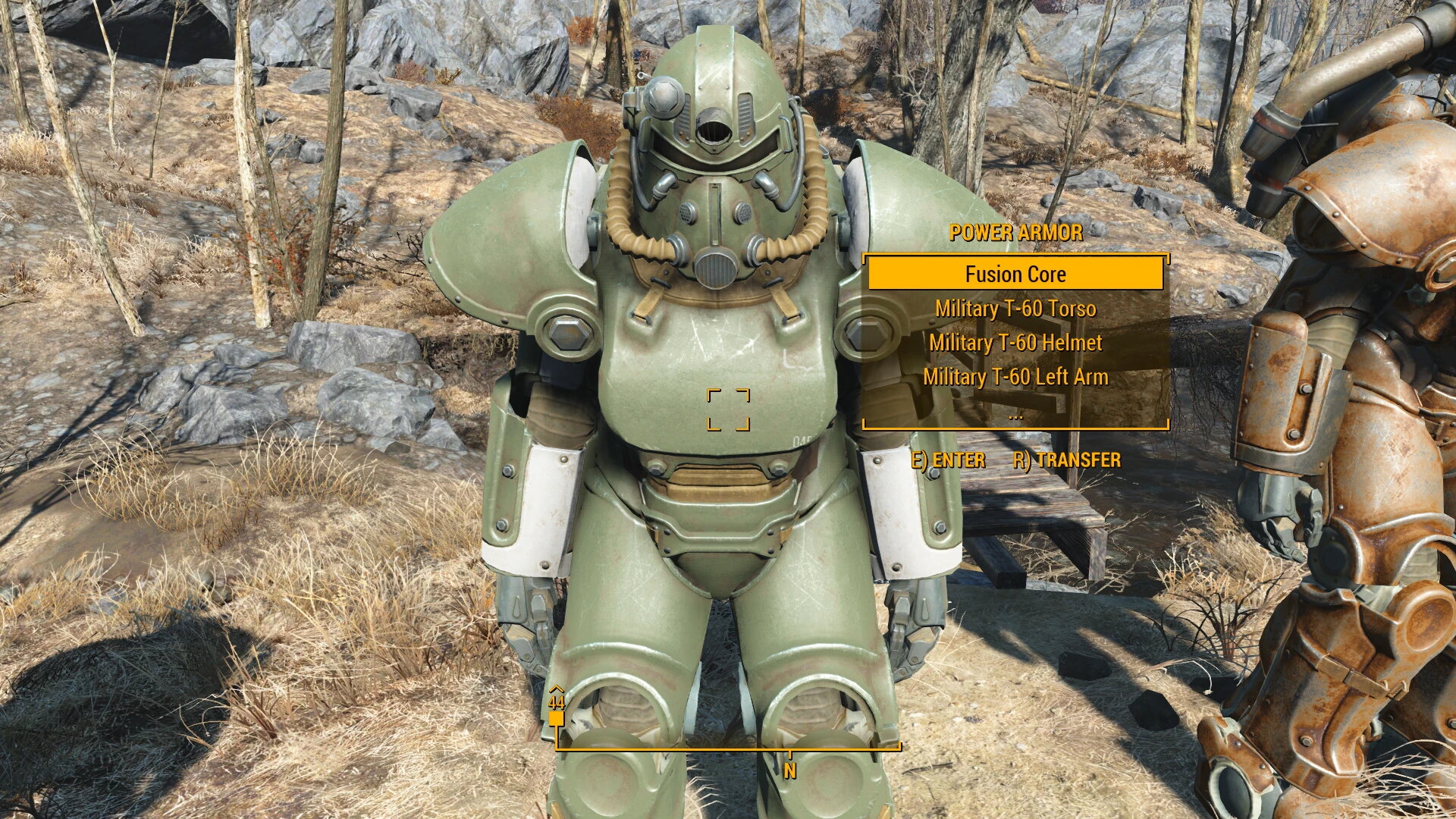
Task: Click the yellow AP meter square
Action: tap(557, 719)
